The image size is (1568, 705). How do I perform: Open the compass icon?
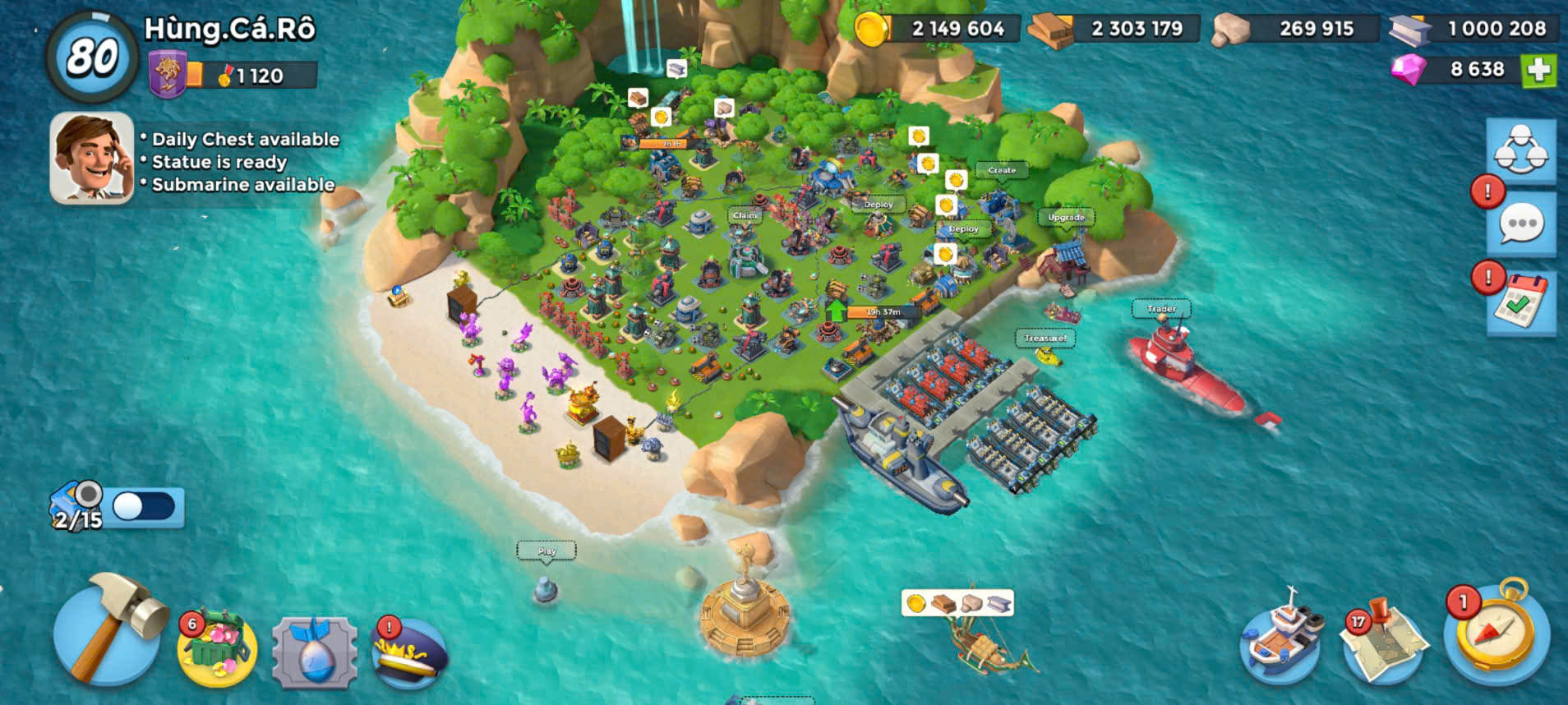tap(1497, 633)
